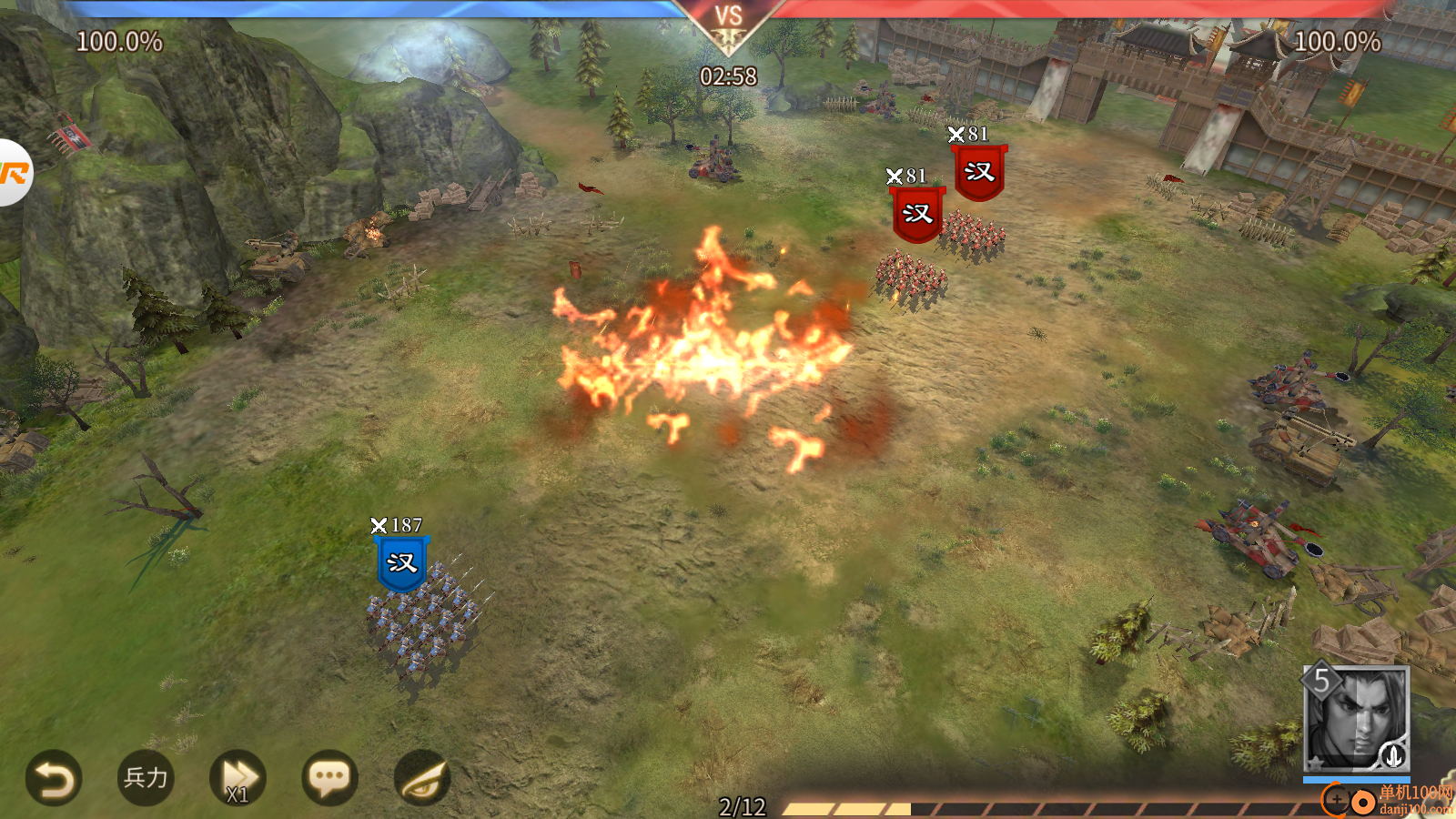
Task: Toggle the eye view button
Action: pyautogui.click(x=421, y=778)
